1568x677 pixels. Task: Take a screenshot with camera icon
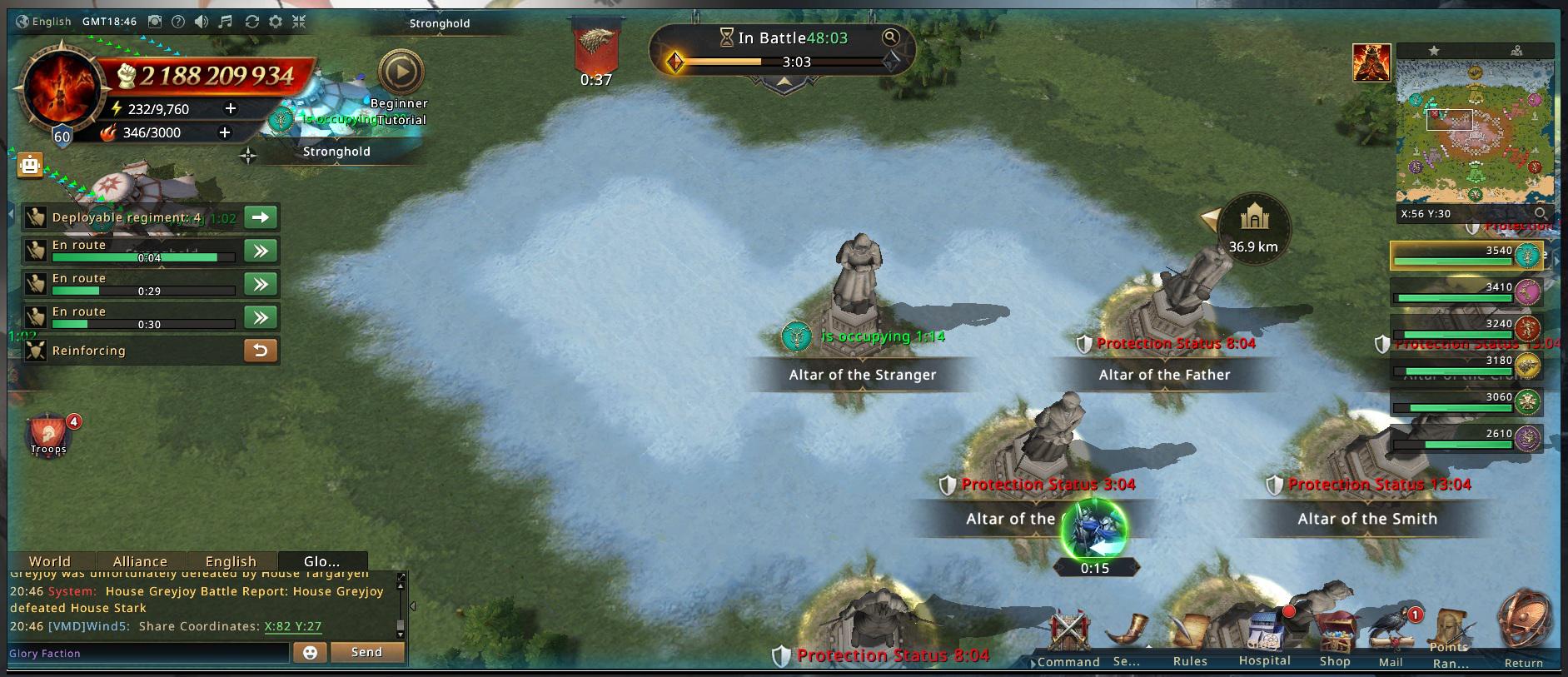pyautogui.click(x=155, y=22)
